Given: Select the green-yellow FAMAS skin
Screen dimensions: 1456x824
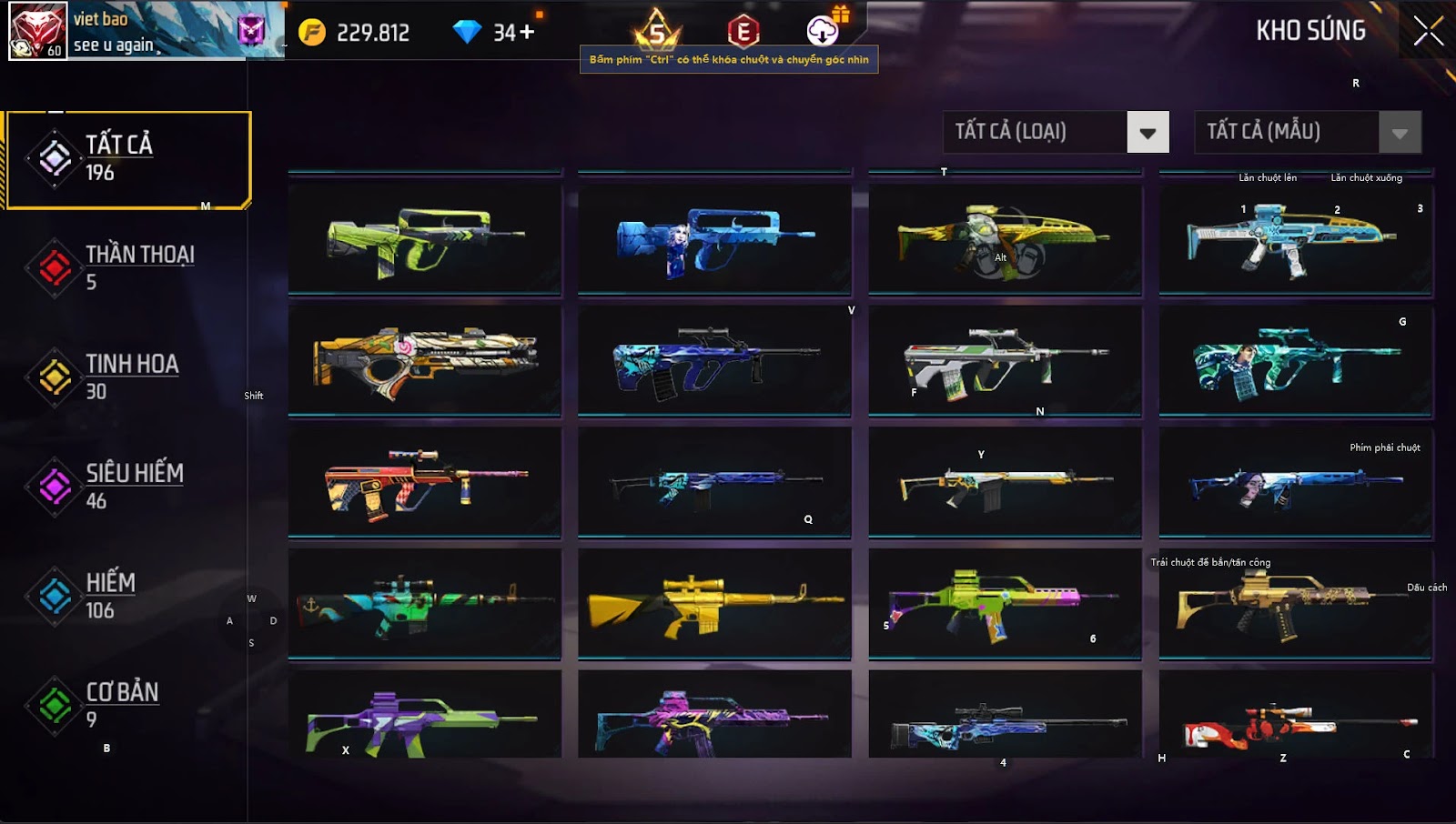Looking at the screenshot, I should [x=424, y=240].
